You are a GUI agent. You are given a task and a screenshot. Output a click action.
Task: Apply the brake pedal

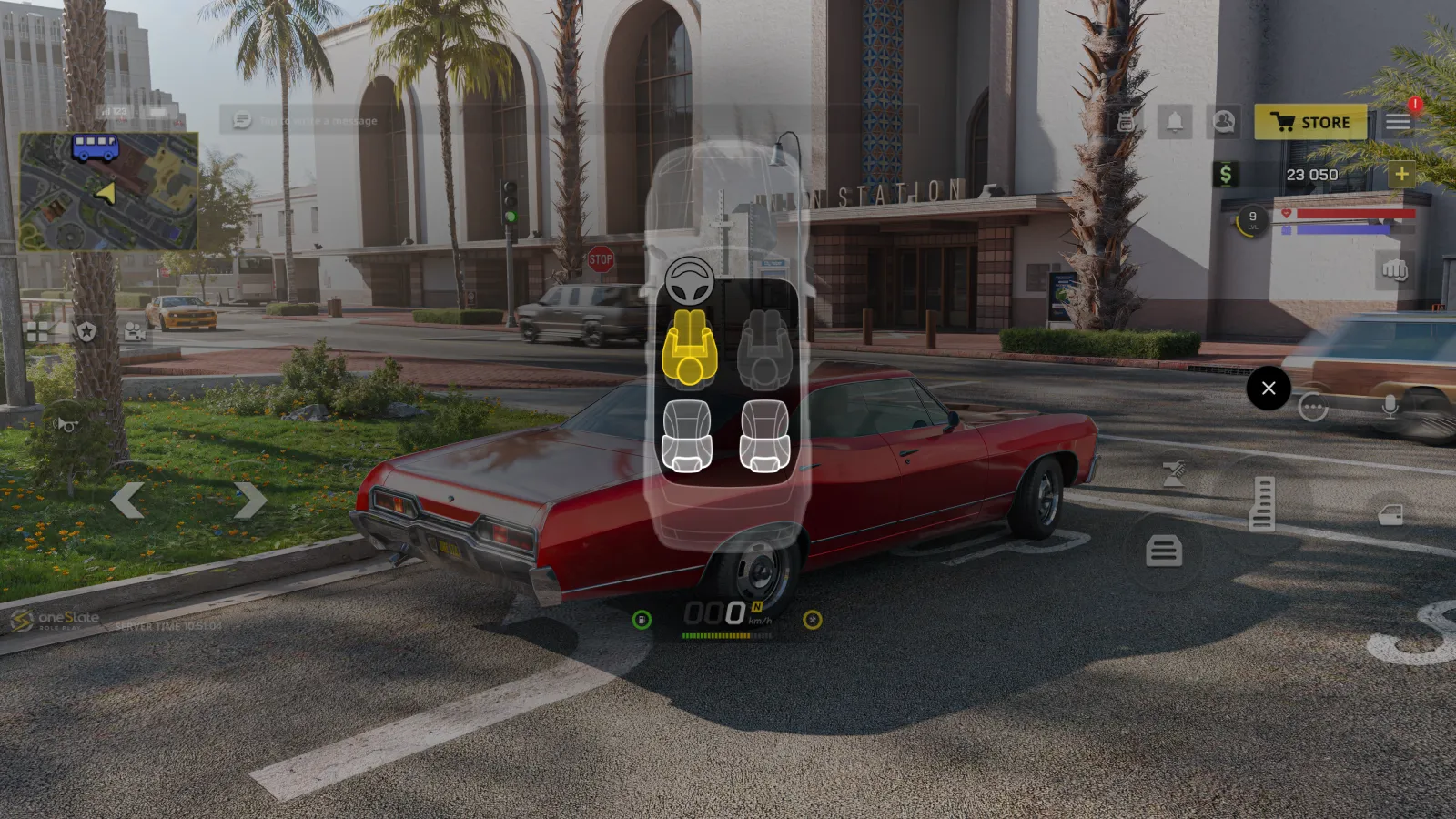[1164, 551]
